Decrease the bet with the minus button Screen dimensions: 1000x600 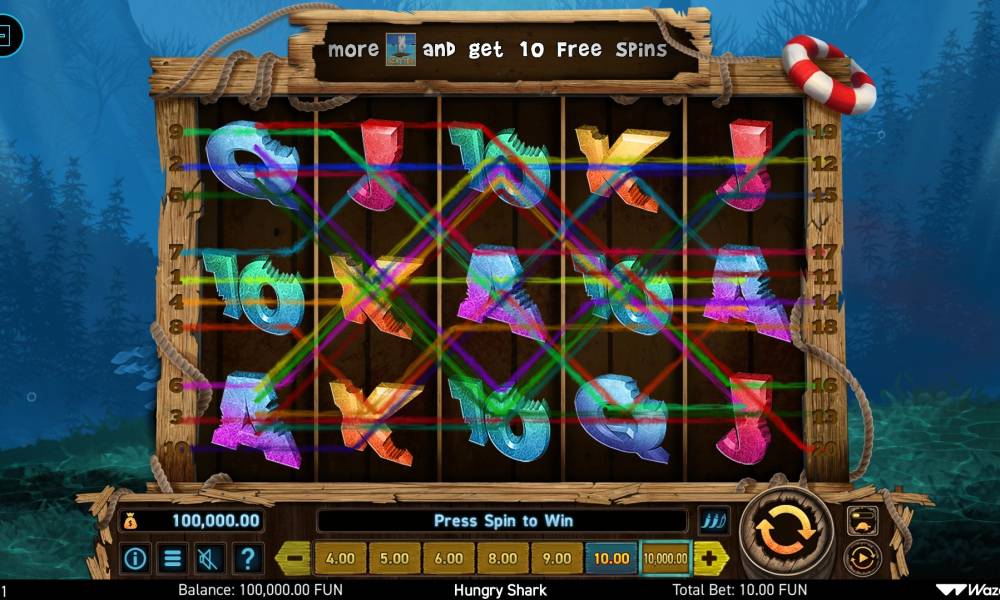294,558
